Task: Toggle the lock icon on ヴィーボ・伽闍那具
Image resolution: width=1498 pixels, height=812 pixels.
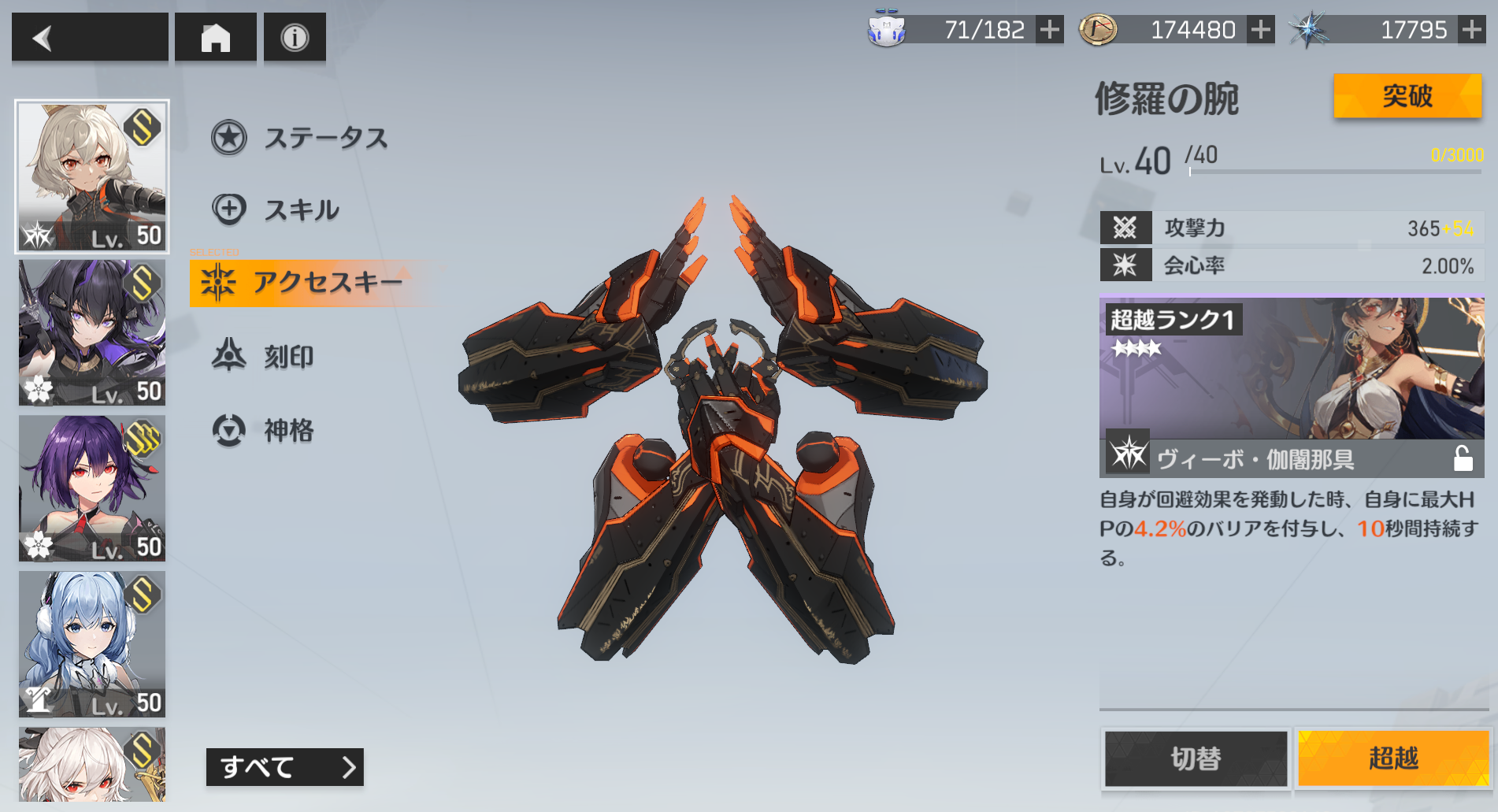Action: tap(1463, 458)
